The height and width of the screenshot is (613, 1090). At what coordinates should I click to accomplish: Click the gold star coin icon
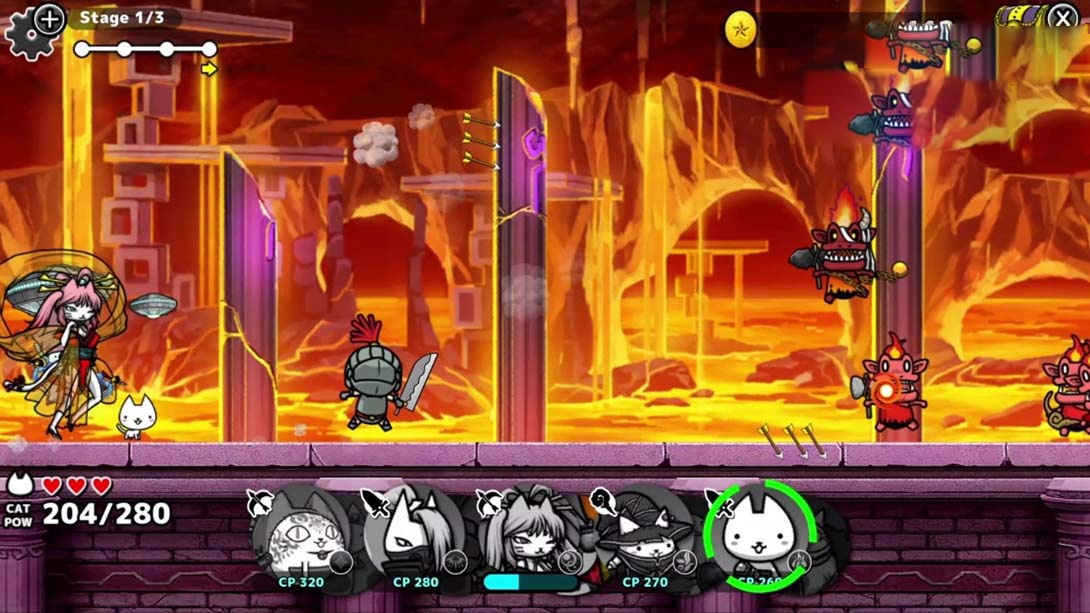[x=740, y=30]
